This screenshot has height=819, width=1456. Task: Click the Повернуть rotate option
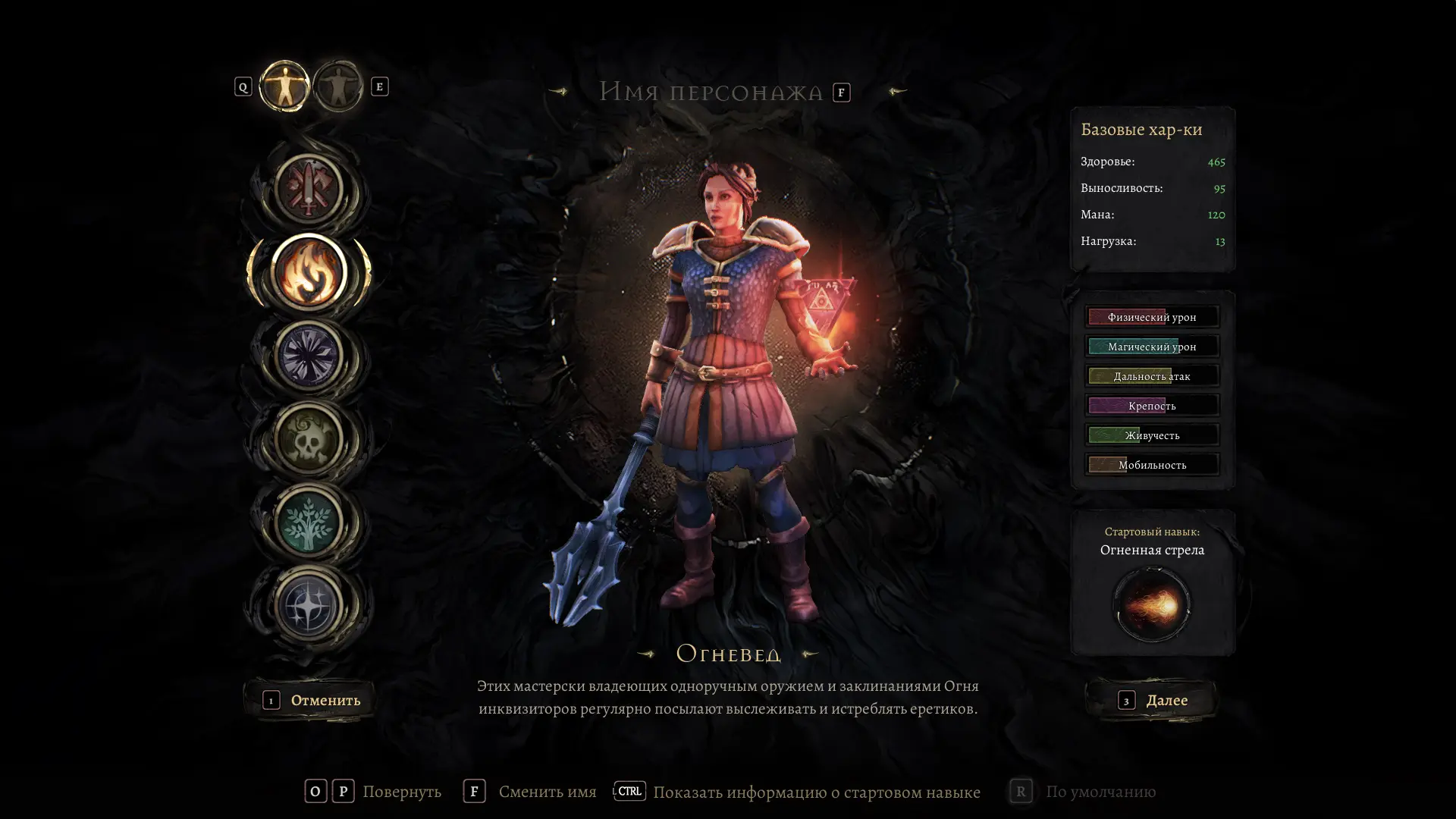(401, 792)
